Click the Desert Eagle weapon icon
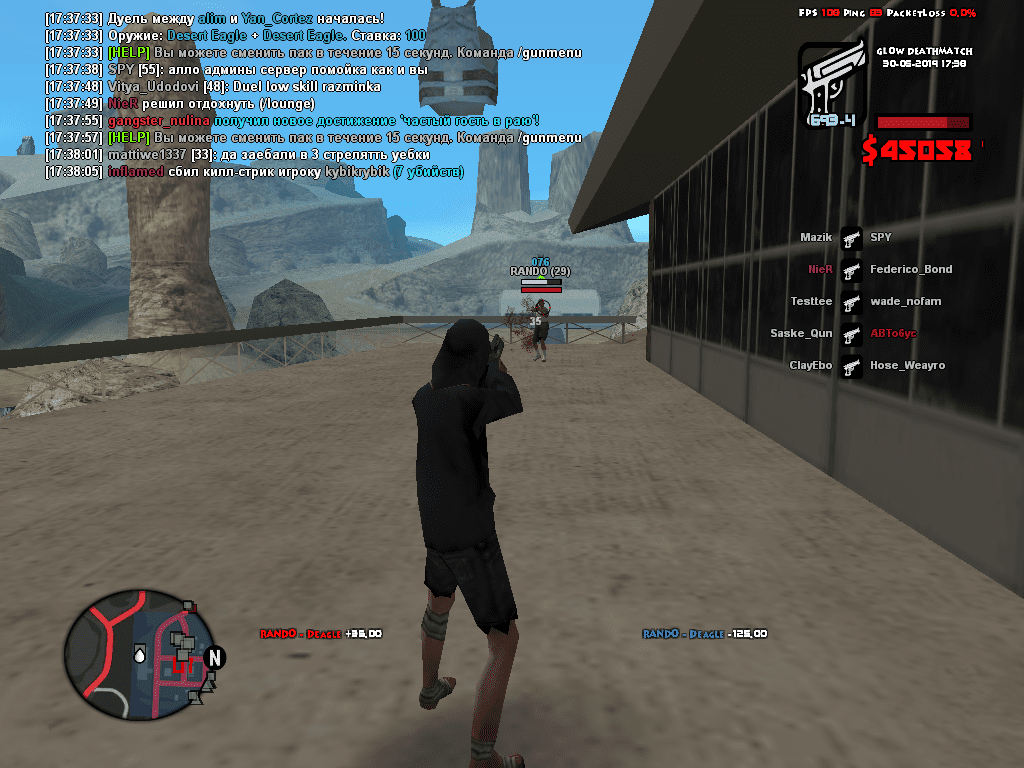This screenshot has height=768, width=1024. [830, 84]
